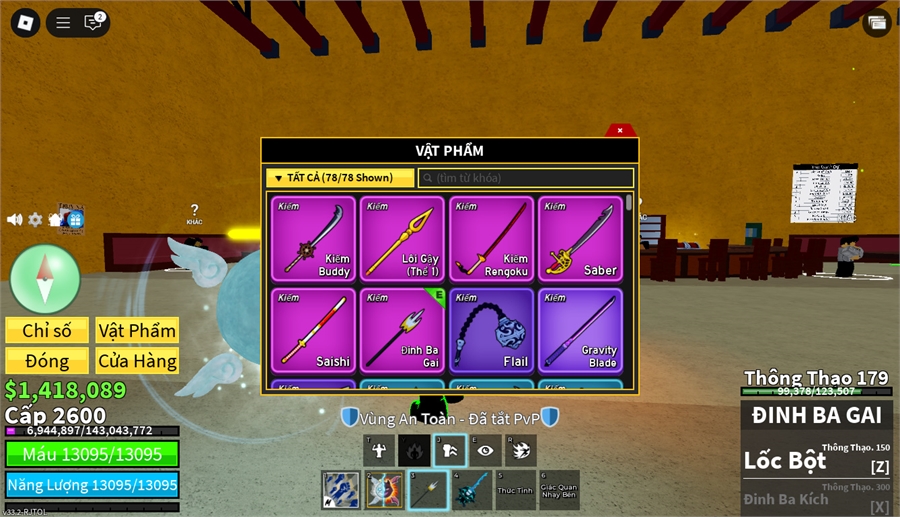The image size is (900, 517).
Task: Select the Saishi sword
Action: click(x=313, y=330)
